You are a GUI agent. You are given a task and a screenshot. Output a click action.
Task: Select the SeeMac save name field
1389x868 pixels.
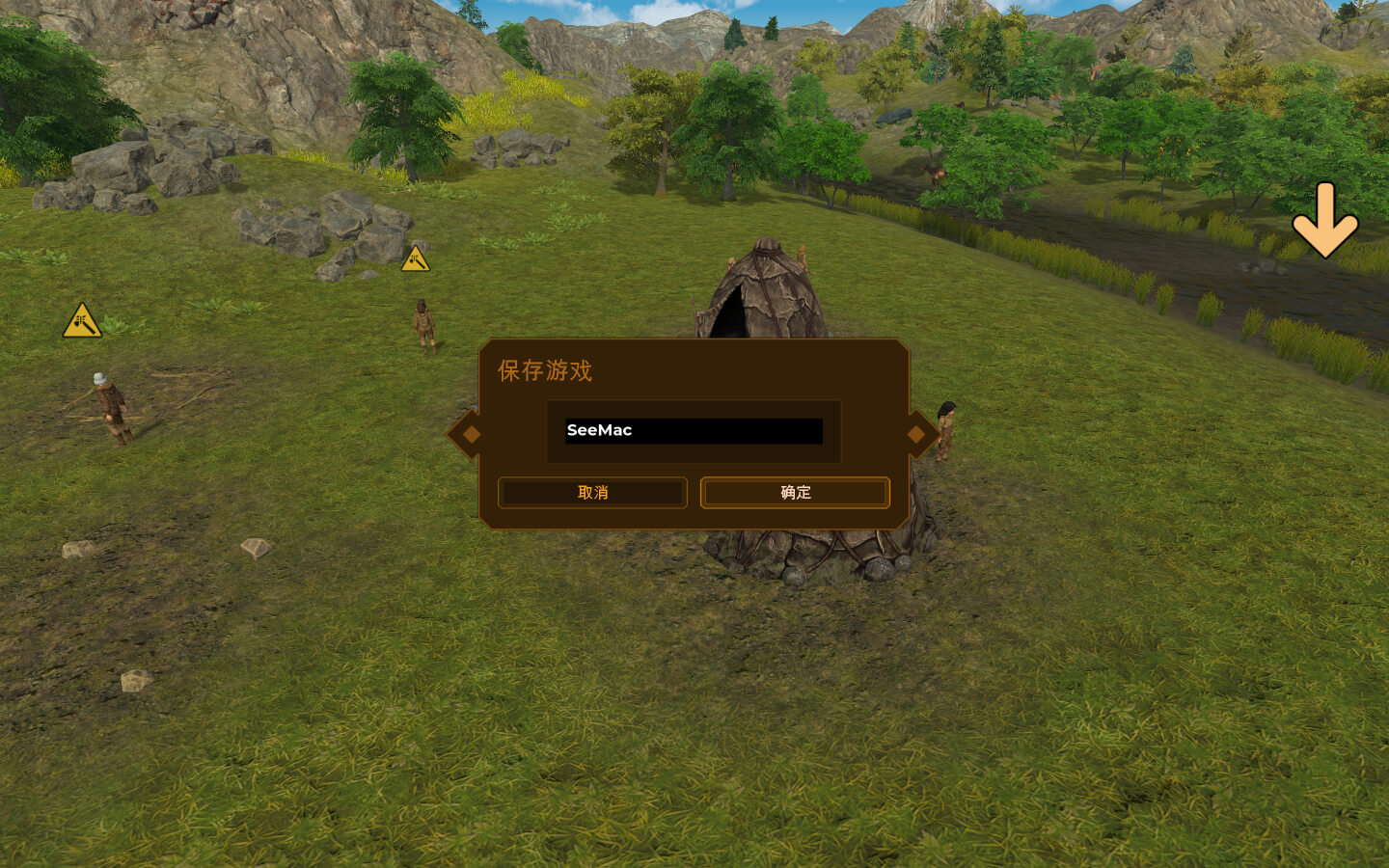[694, 430]
